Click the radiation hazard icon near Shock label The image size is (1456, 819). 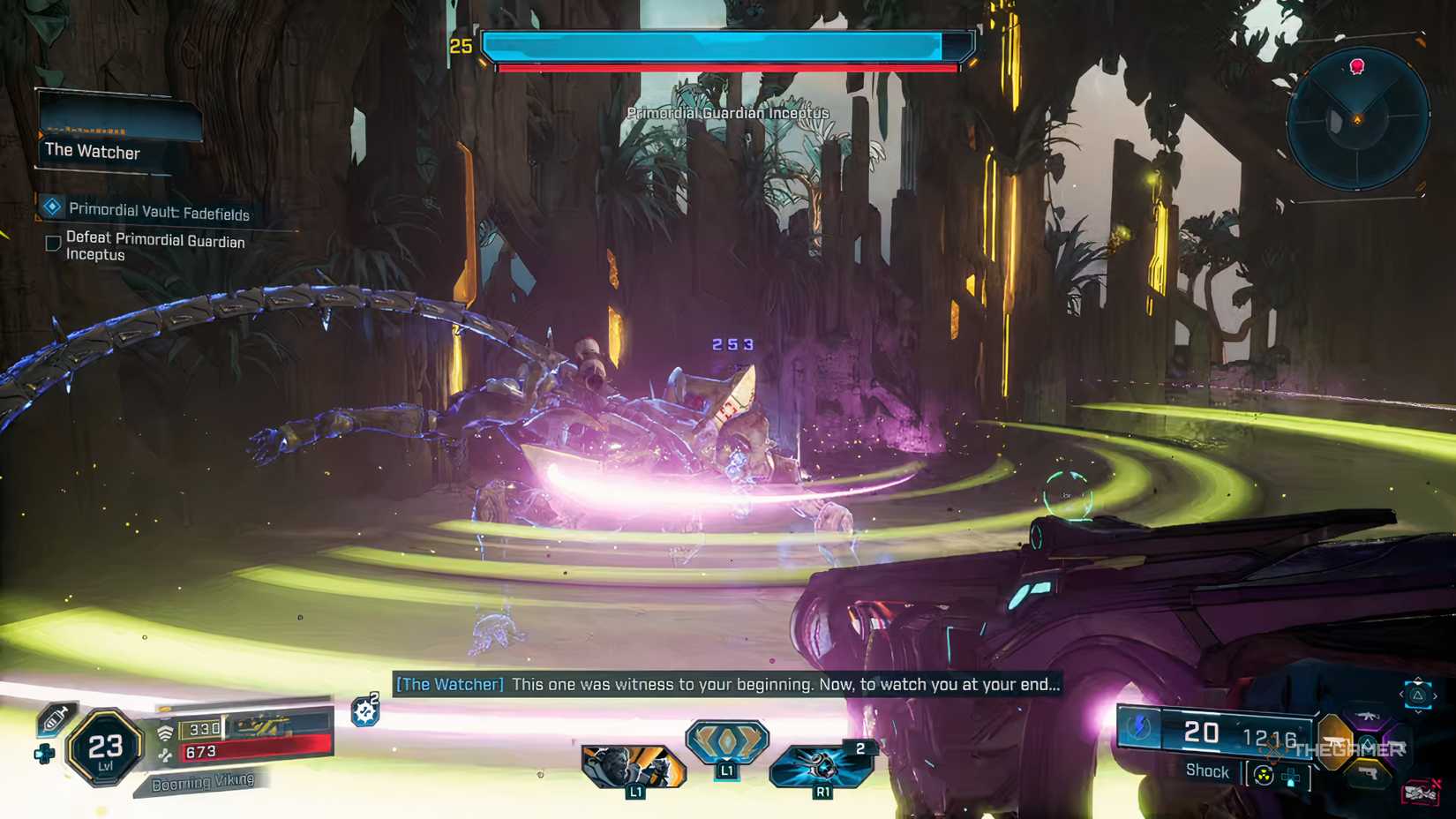1263,775
